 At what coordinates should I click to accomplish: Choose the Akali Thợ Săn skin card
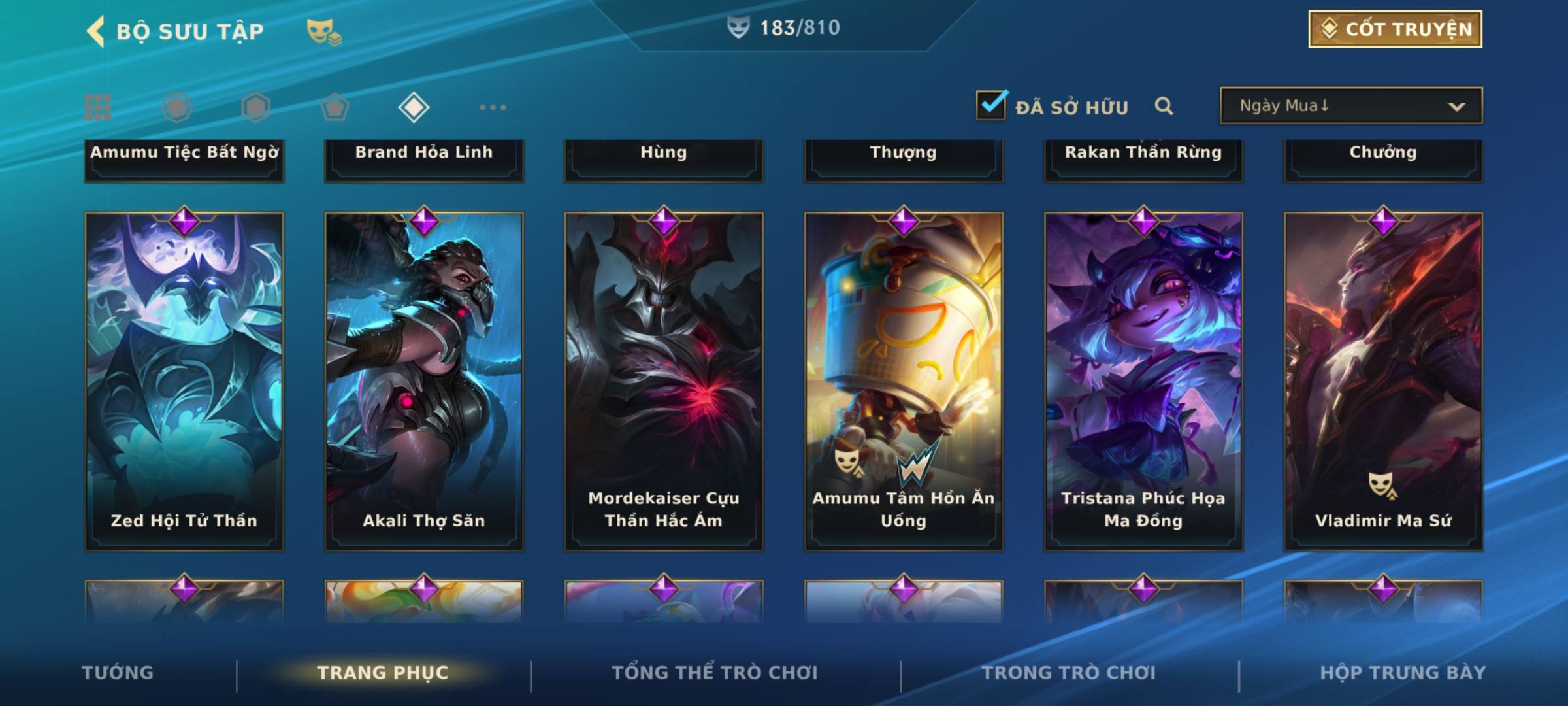424,381
